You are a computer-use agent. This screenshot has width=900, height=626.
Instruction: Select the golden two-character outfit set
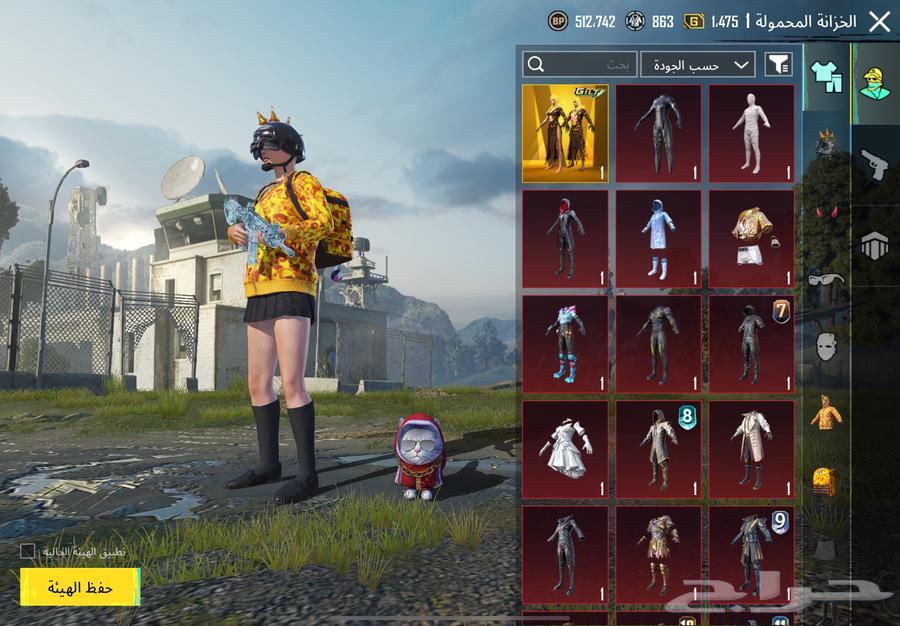tap(565, 133)
